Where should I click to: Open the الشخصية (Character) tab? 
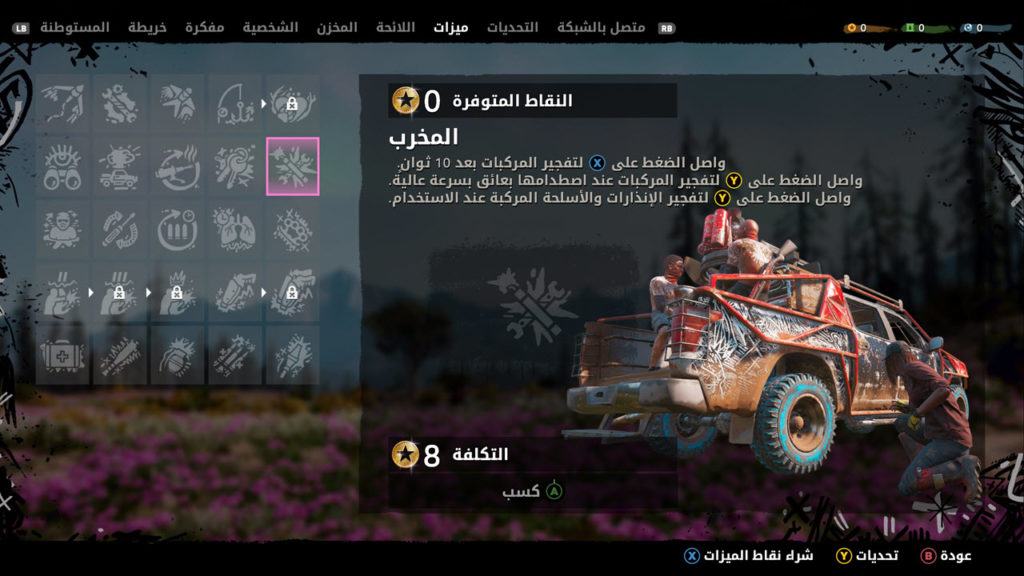pyautogui.click(x=270, y=27)
